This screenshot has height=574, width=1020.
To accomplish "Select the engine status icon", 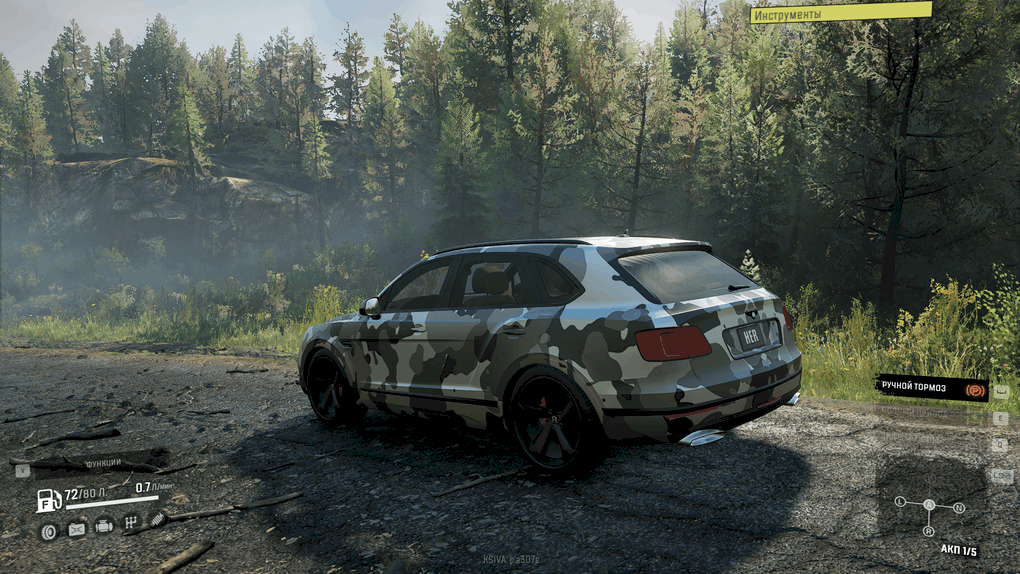I will pos(104,525).
